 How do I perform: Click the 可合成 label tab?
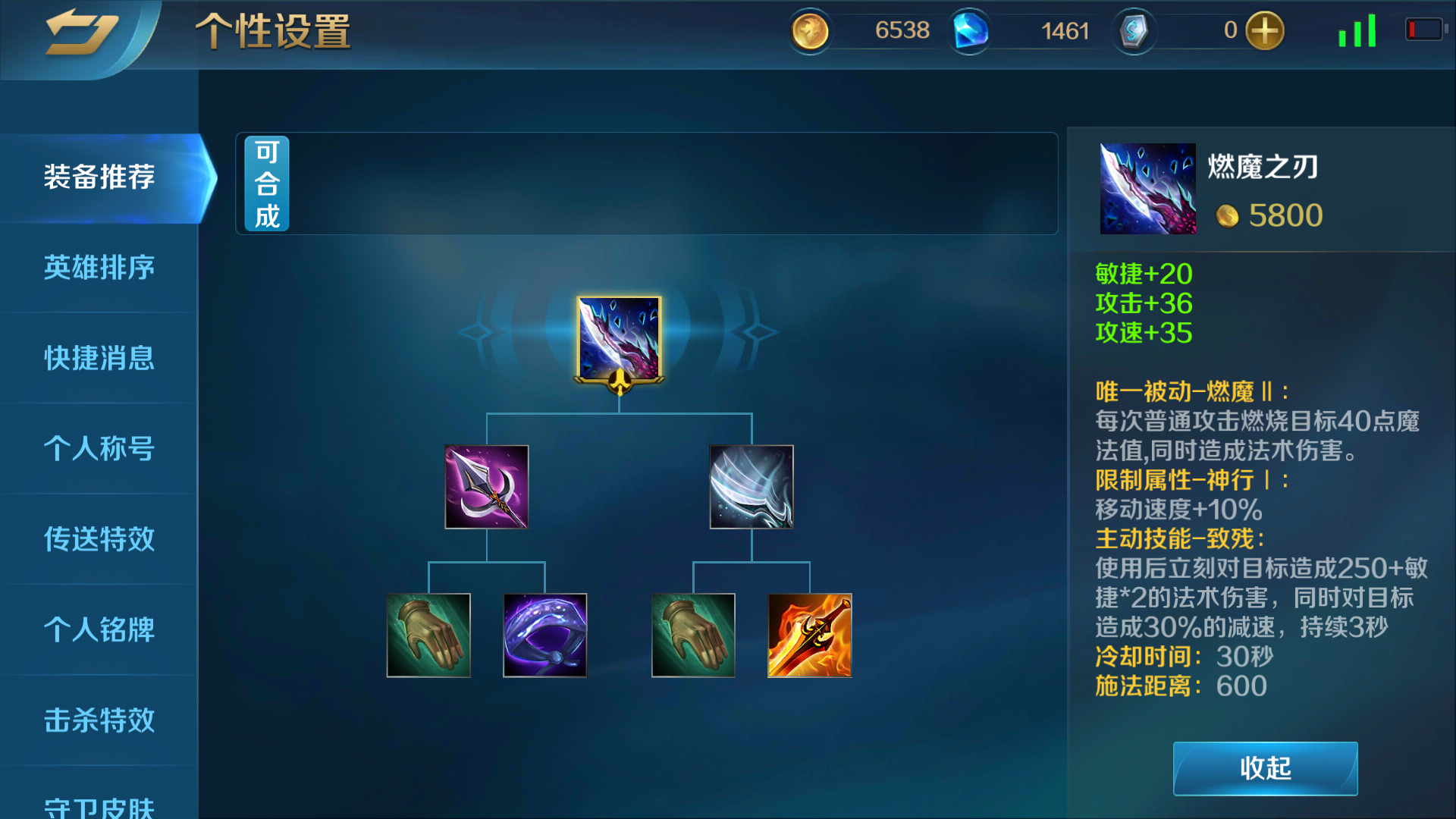267,184
